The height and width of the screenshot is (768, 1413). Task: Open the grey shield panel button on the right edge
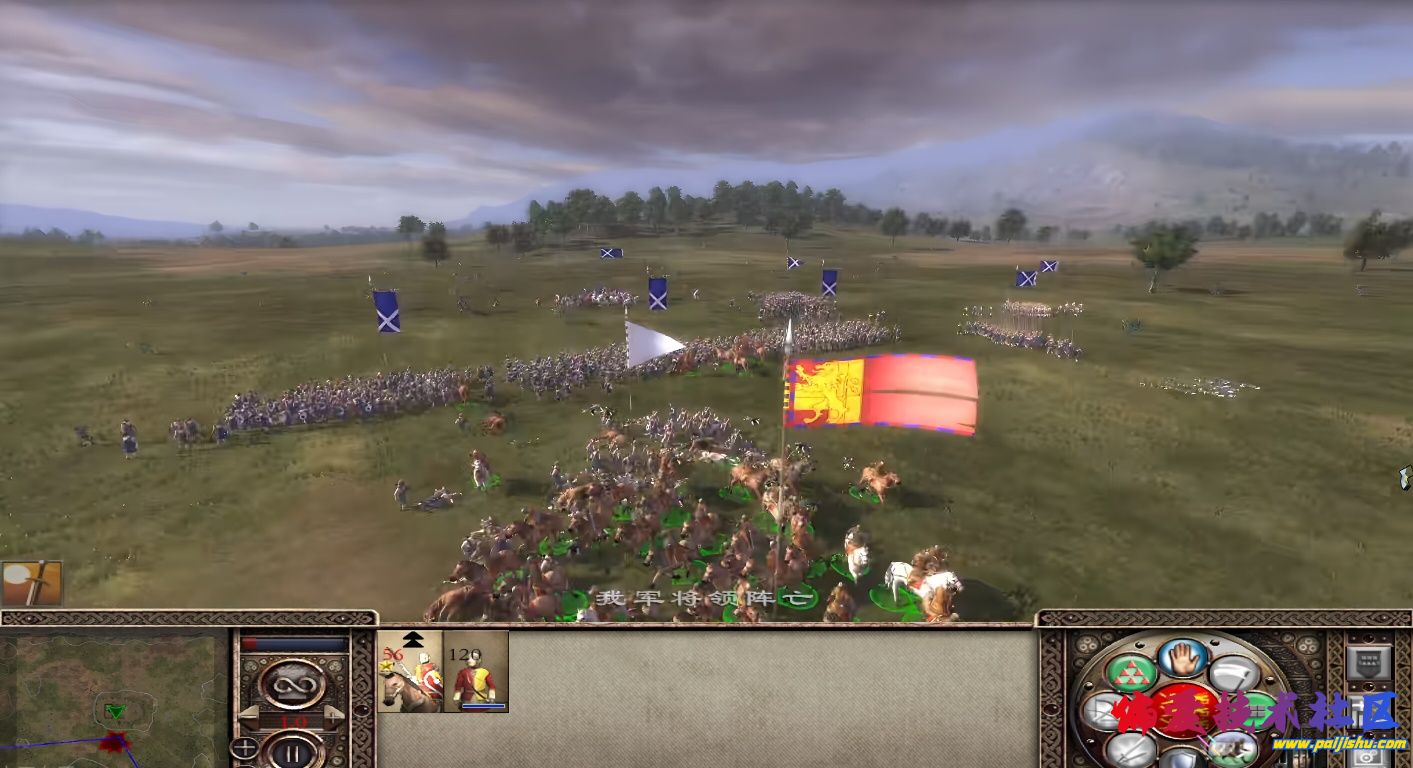[x=1367, y=662]
